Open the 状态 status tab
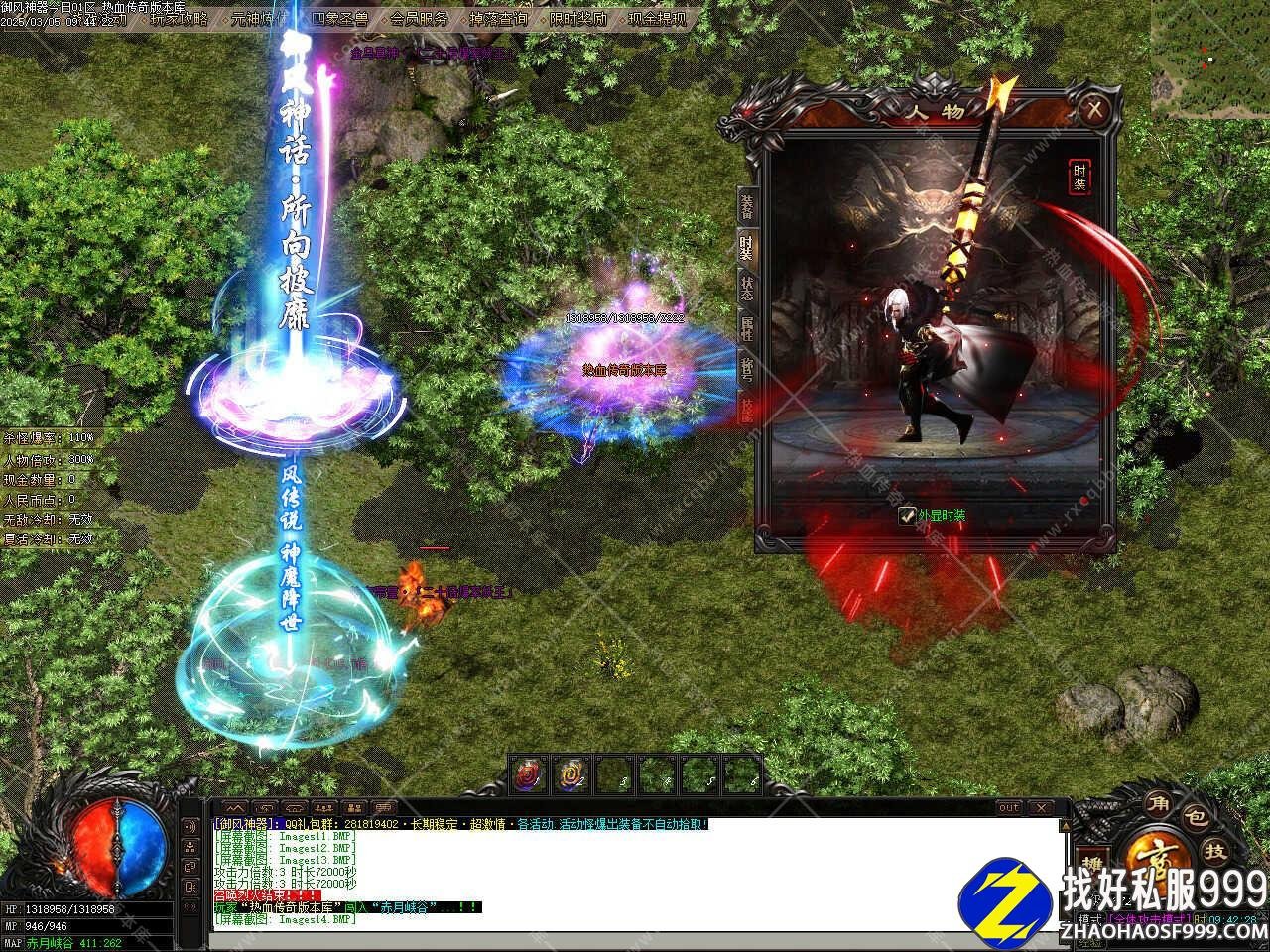The image size is (1270, 952). click(x=746, y=289)
